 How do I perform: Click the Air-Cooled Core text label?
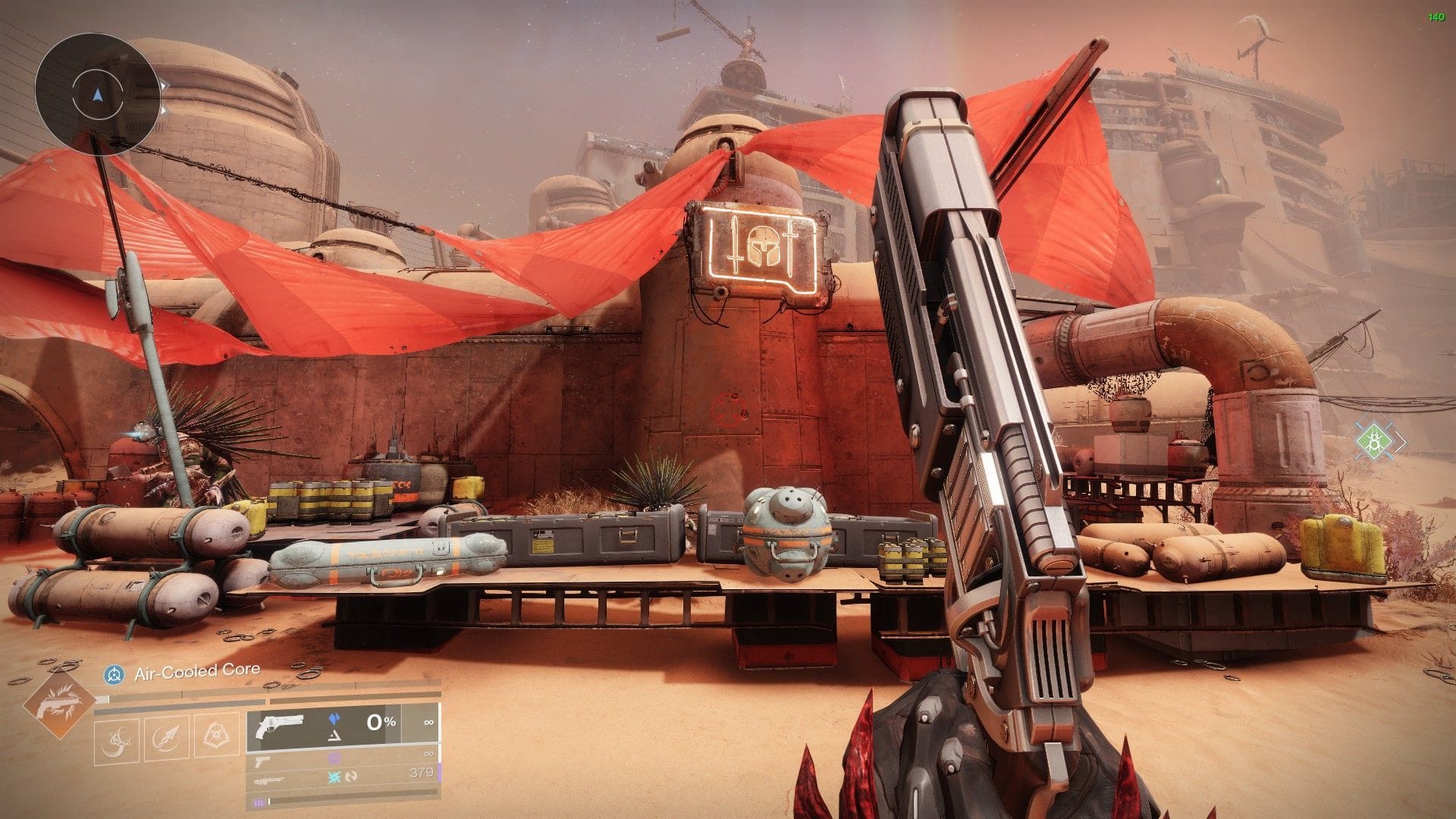point(196,670)
